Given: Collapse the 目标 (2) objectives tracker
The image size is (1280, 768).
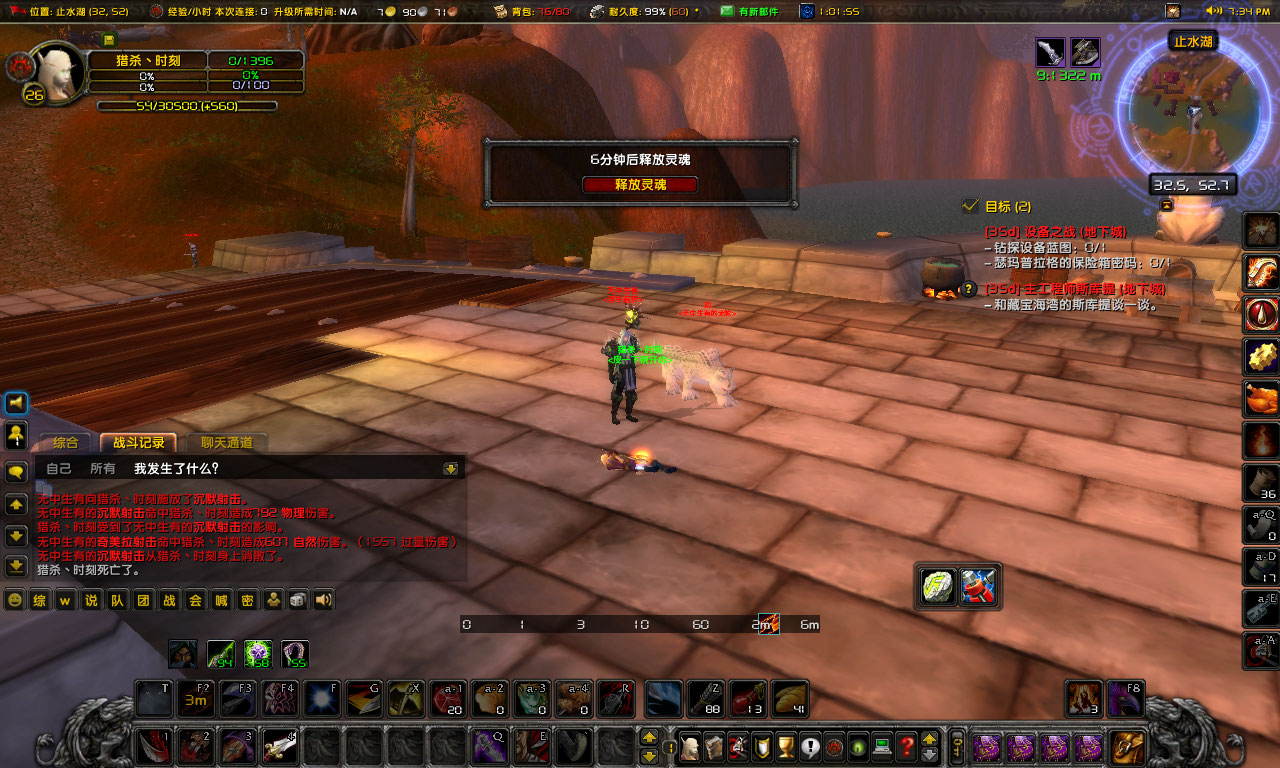Looking at the screenshot, I should (x=1166, y=205).
